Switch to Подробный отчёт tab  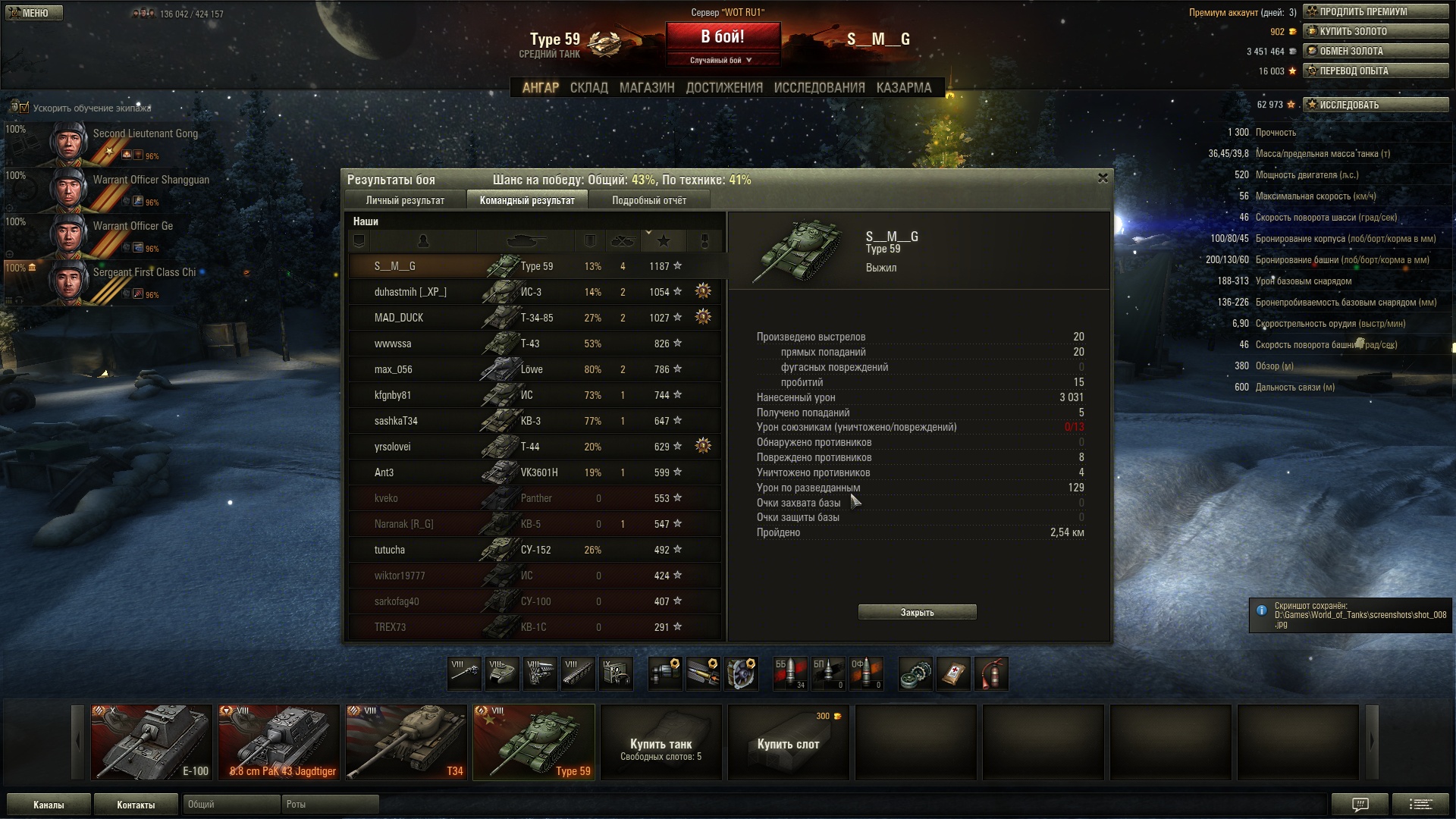[x=649, y=201]
